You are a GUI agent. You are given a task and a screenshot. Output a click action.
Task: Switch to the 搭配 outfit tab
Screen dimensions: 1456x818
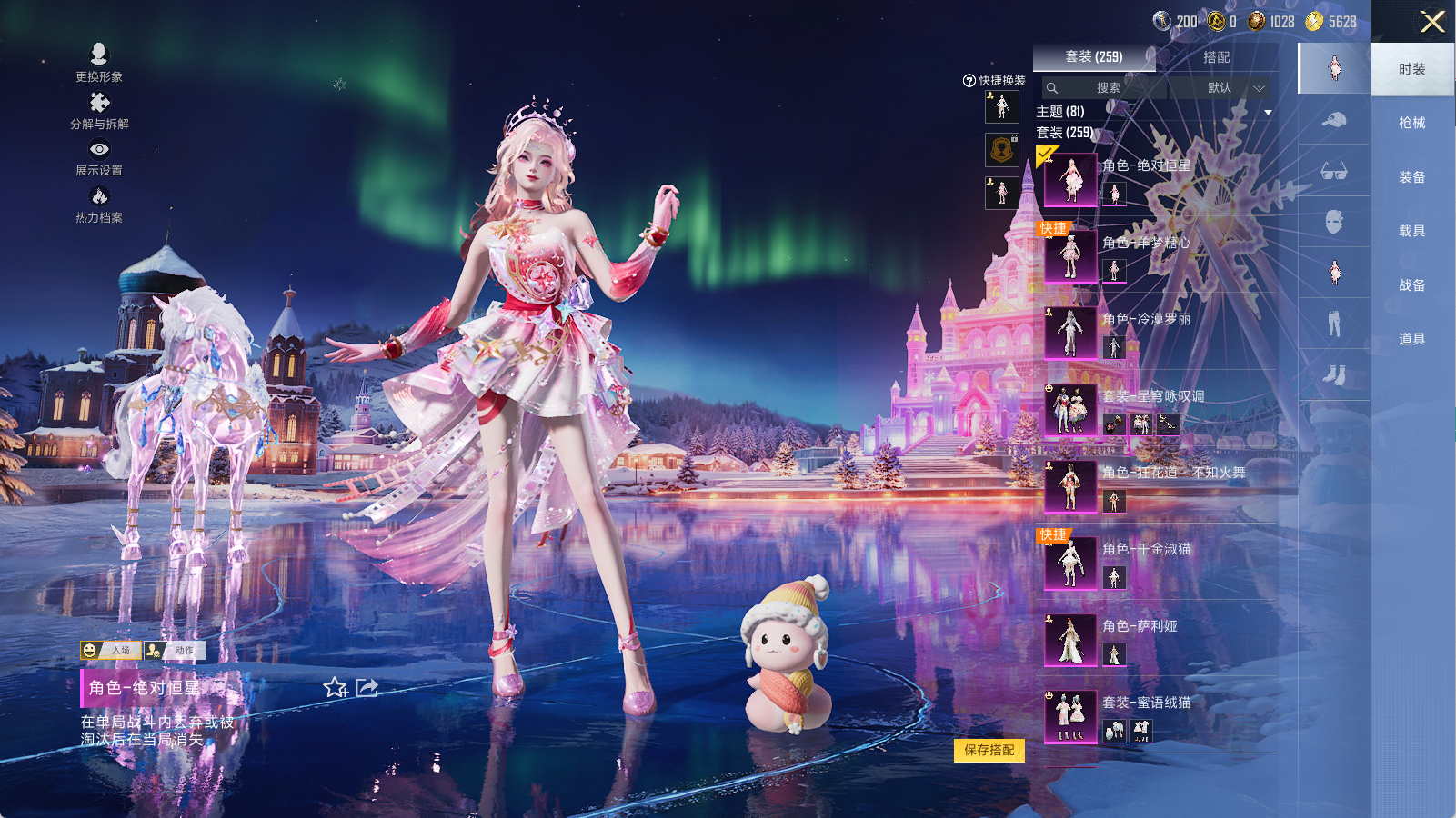point(1216,57)
